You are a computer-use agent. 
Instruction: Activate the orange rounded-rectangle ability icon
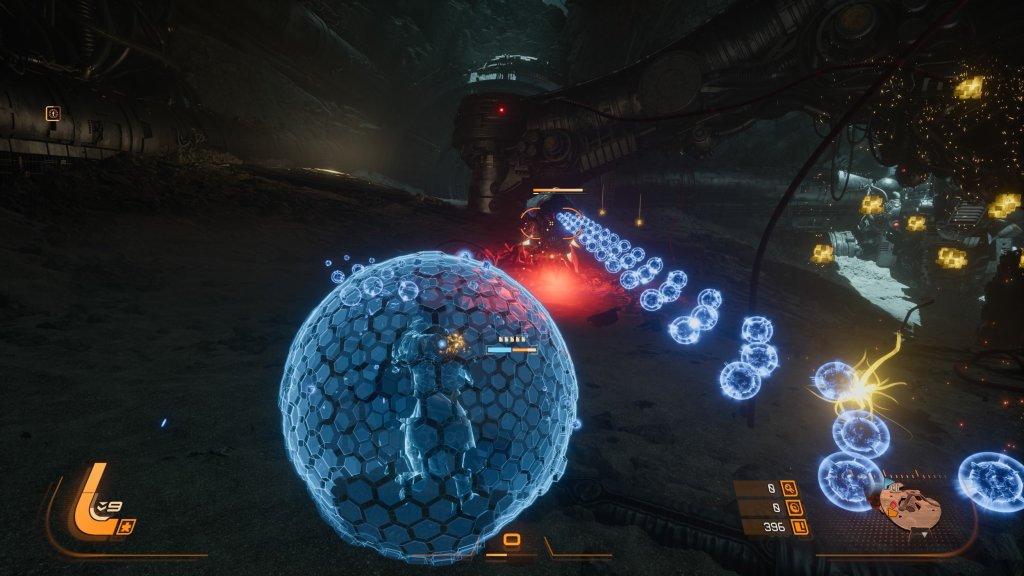click(x=512, y=541)
